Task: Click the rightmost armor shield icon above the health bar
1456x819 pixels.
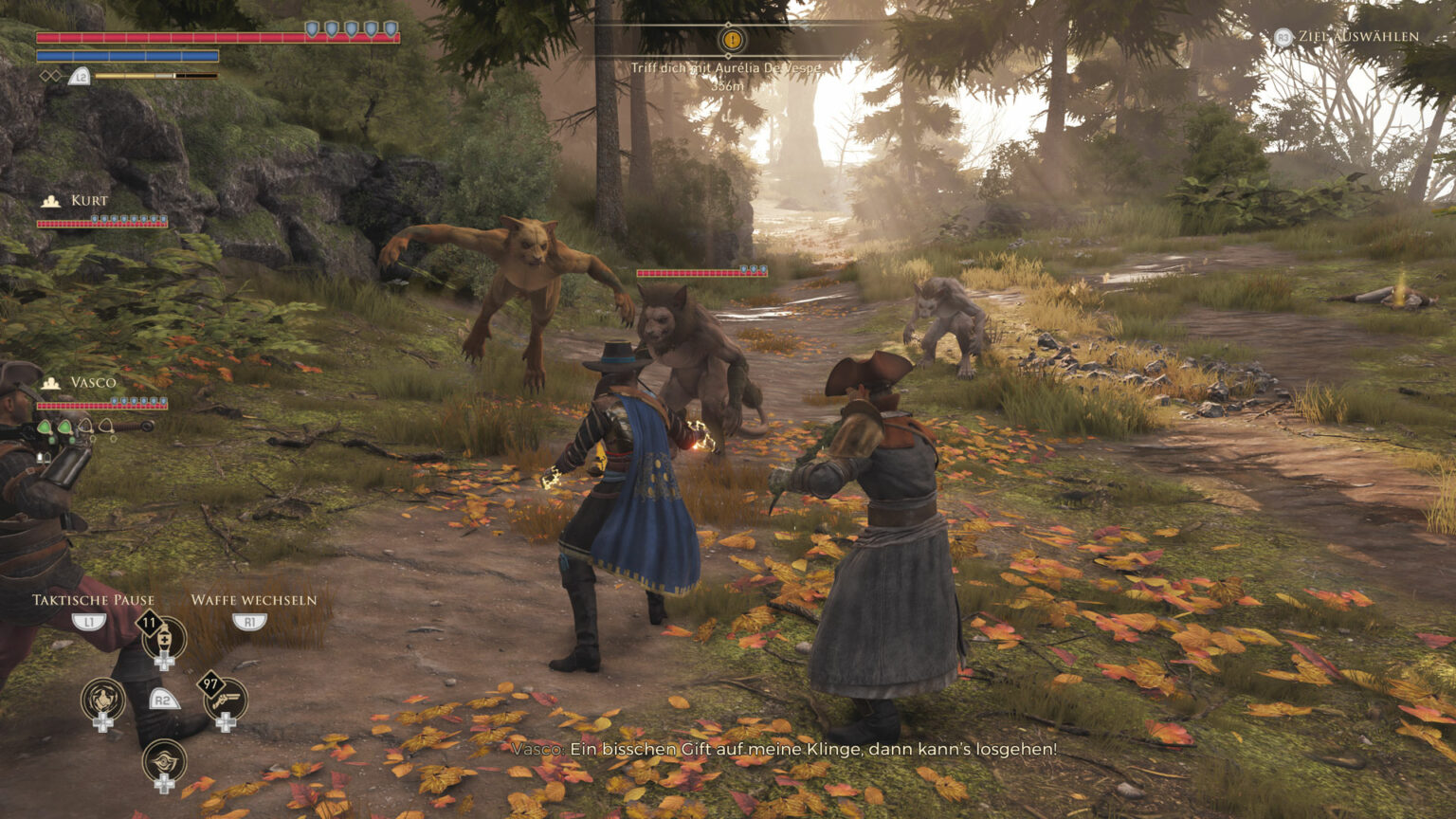Action: (390, 30)
